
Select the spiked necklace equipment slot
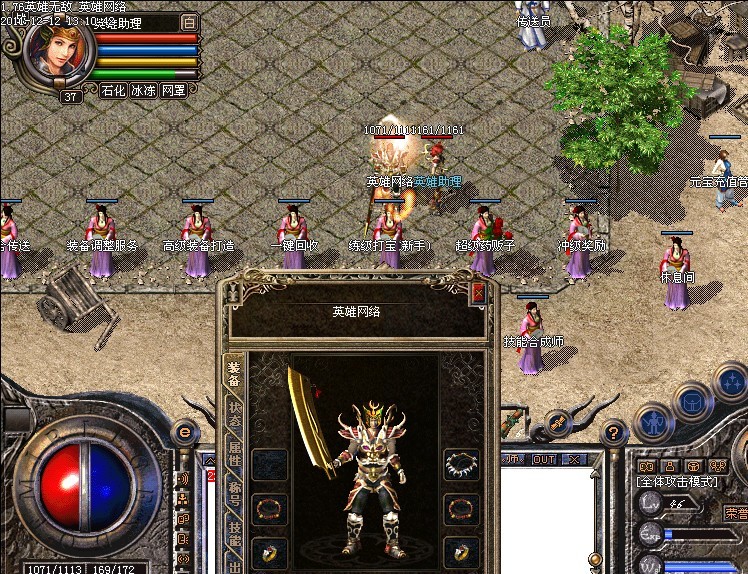(460, 464)
